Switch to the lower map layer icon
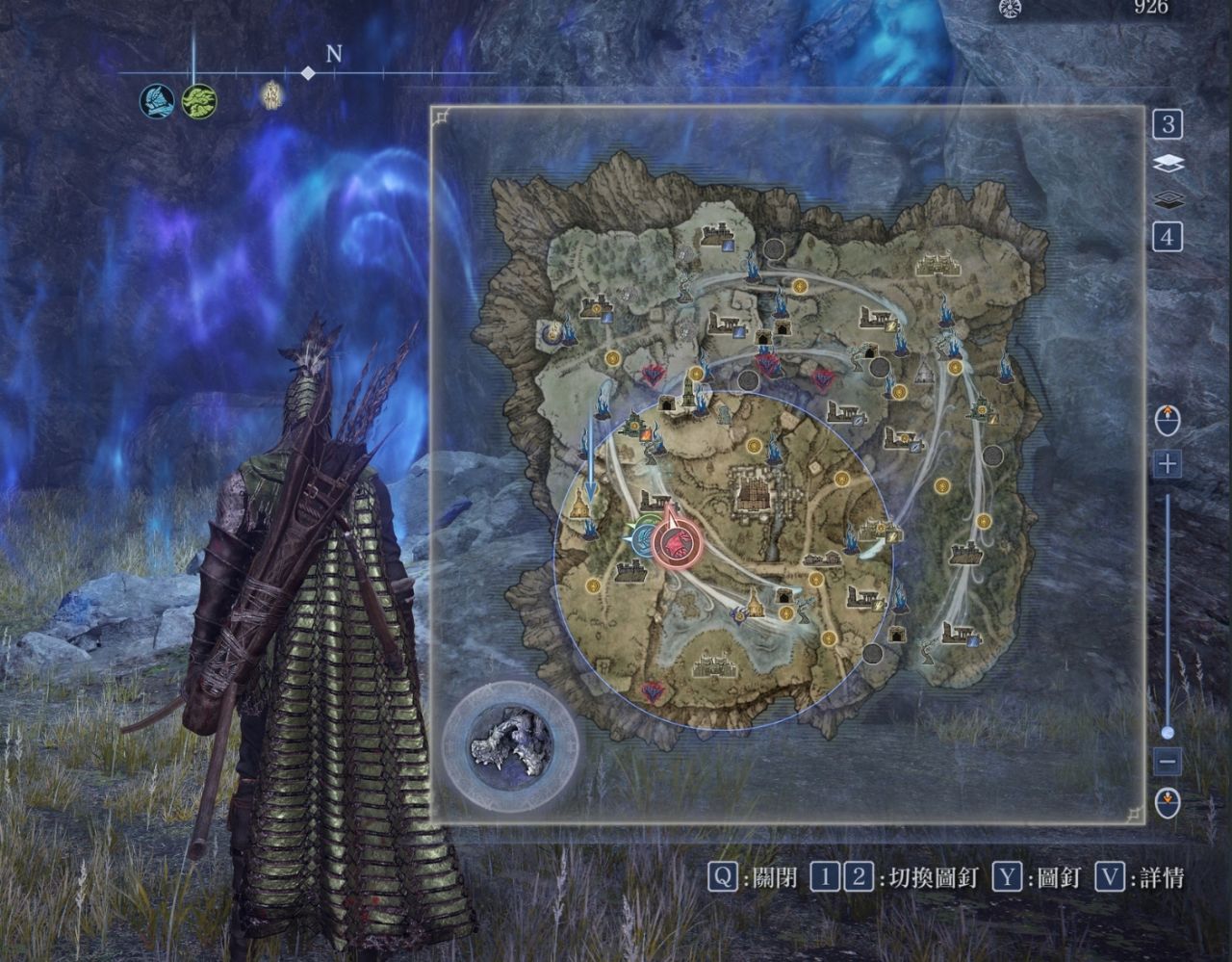 click(x=1168, y=199)
